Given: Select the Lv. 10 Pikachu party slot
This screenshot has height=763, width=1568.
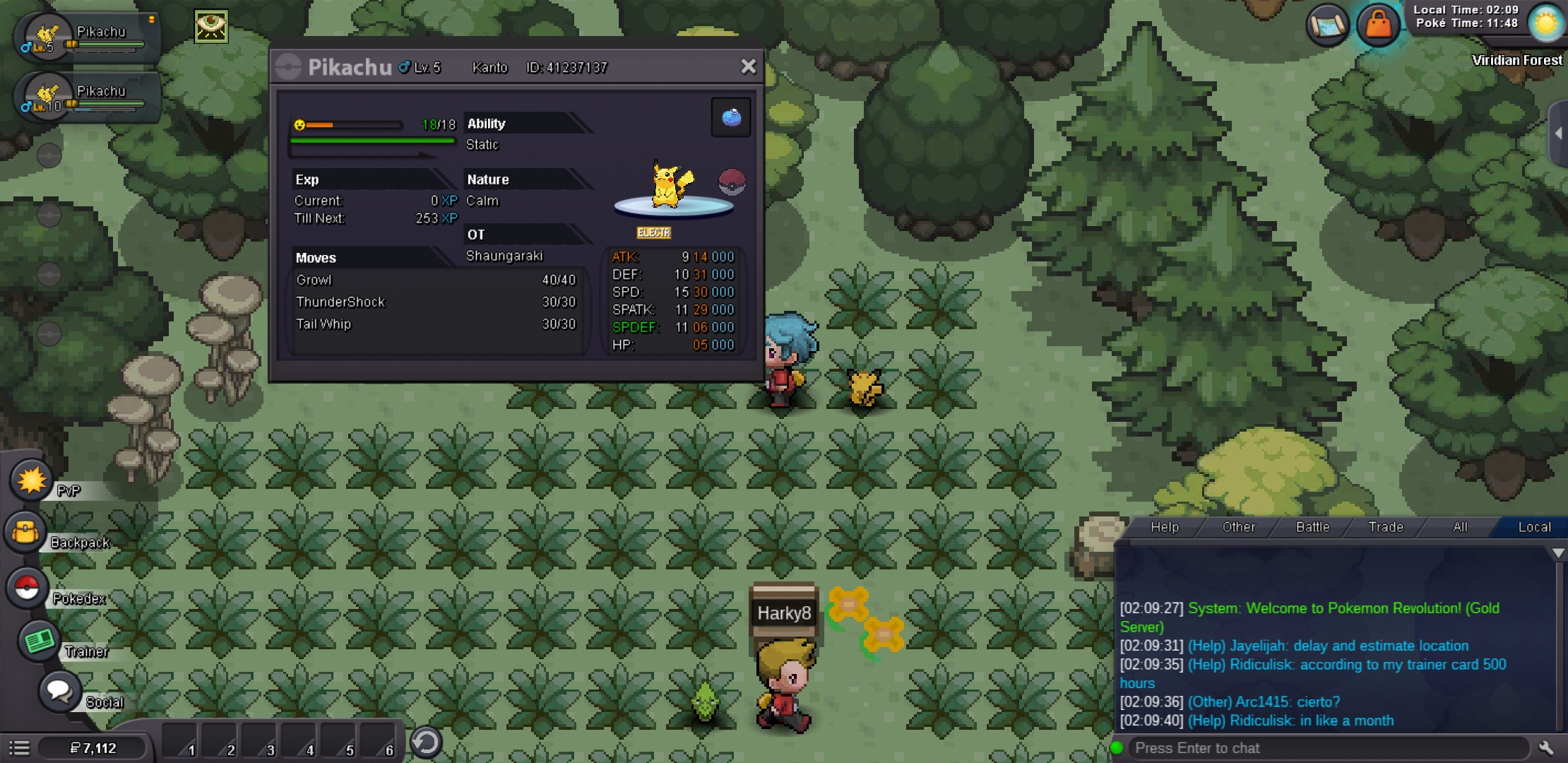Looking at the screenshot, I should pyautogui.click(x=83, y=97).
